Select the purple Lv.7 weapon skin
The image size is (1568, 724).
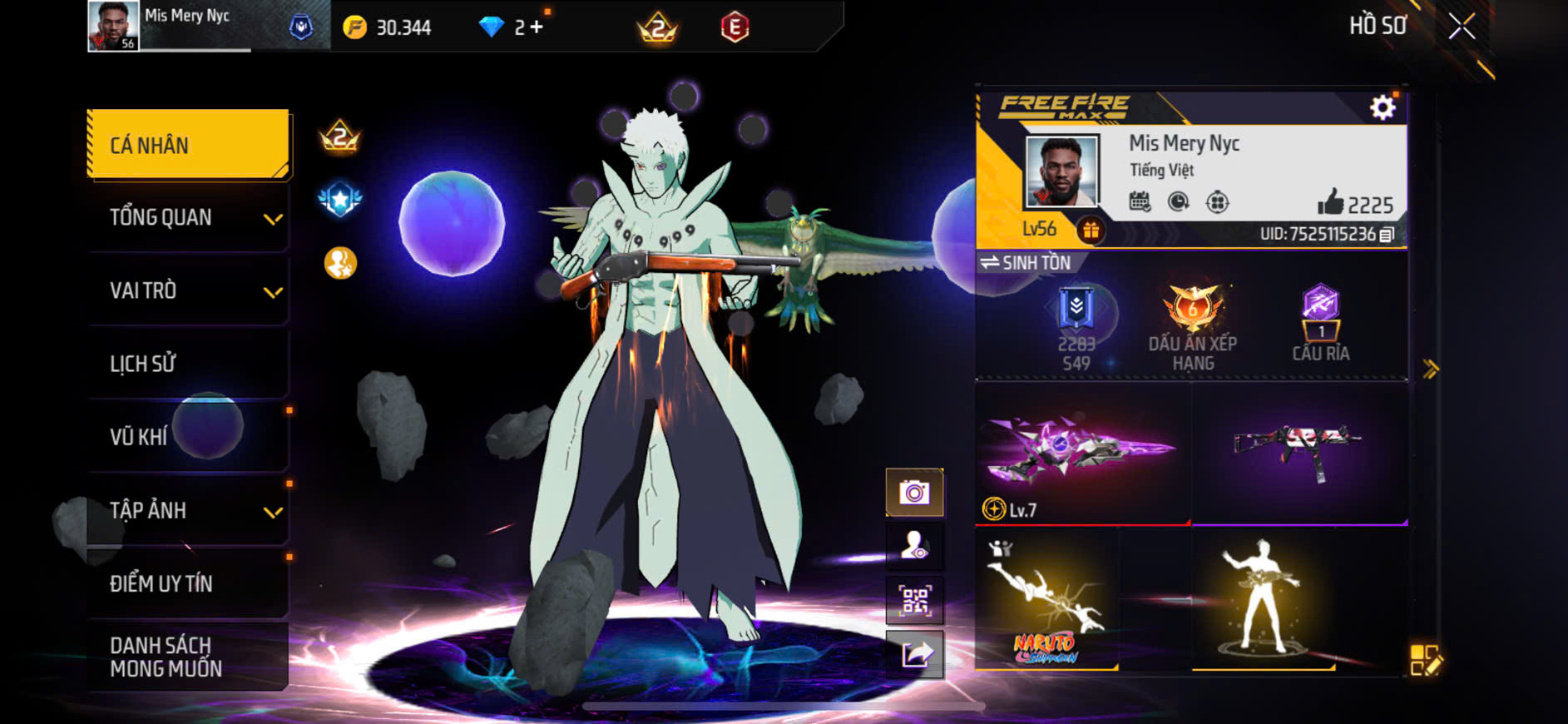pyautogui.click(x=1081, y=454)
